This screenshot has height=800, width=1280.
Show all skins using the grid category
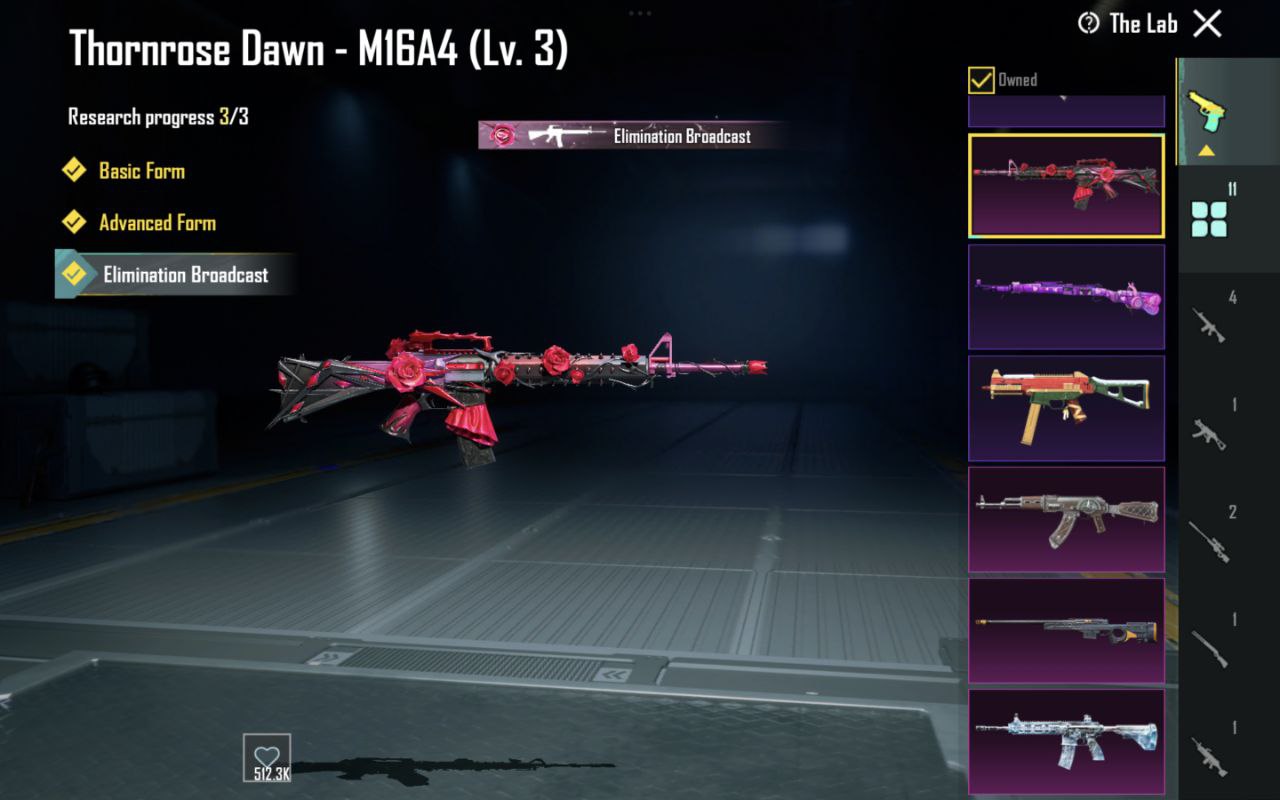pyautogui.click(x=1209, y=217)
